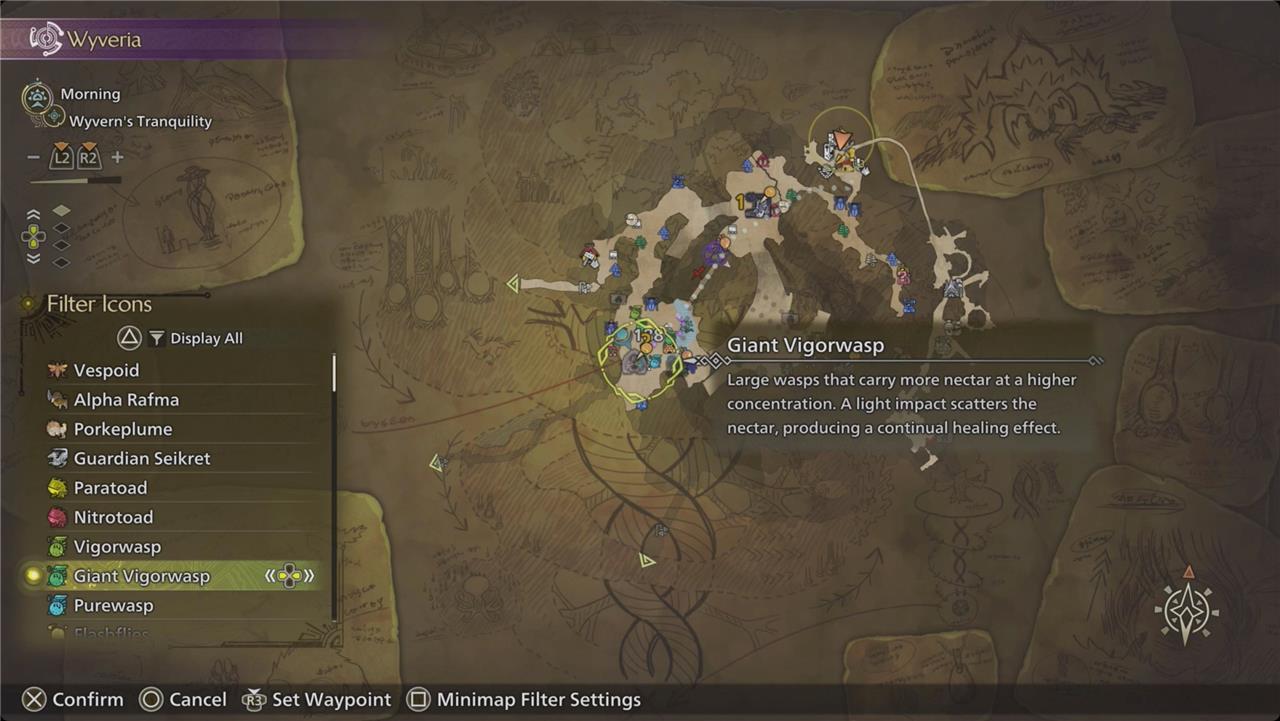Zoom out the map with minus
The height and width of the screenshot is (721, 1280).
pos(33,157)
